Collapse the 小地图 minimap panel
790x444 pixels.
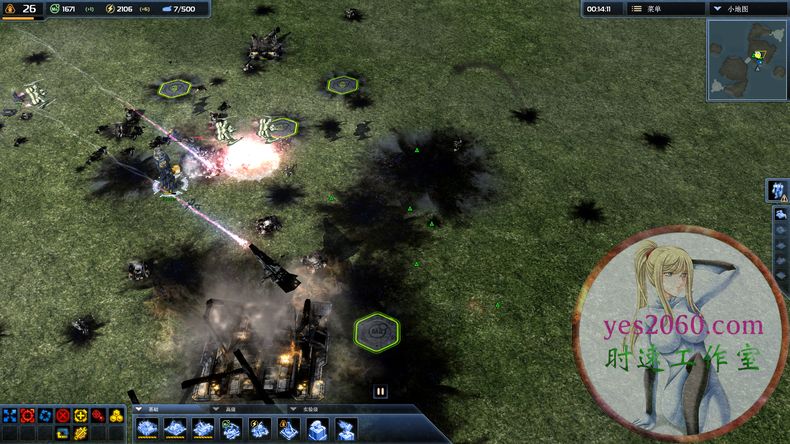coord(715,8)
